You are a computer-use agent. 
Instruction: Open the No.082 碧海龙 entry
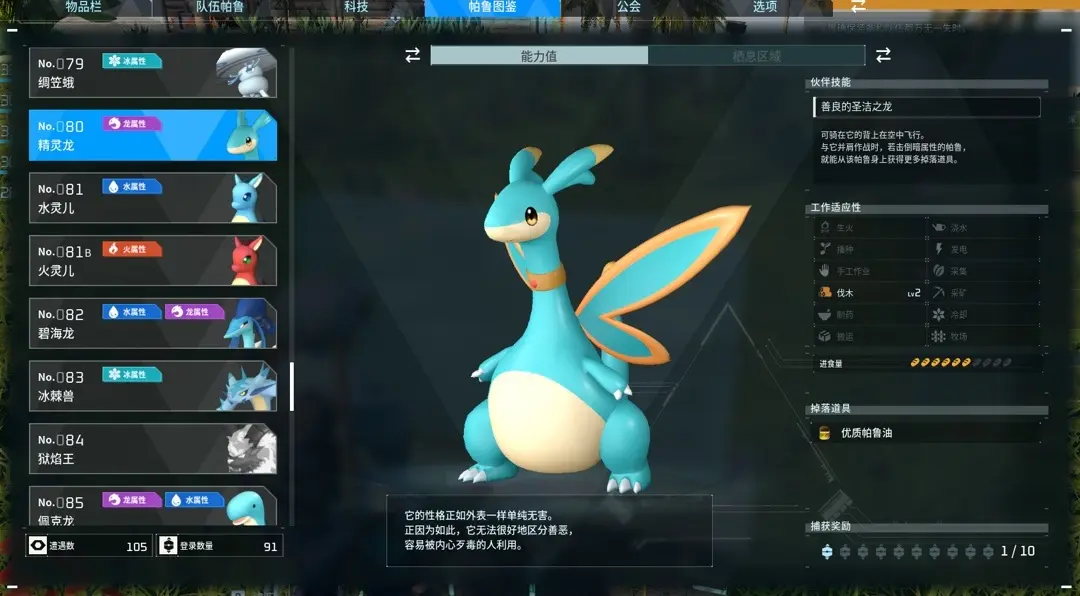(153, 323)
